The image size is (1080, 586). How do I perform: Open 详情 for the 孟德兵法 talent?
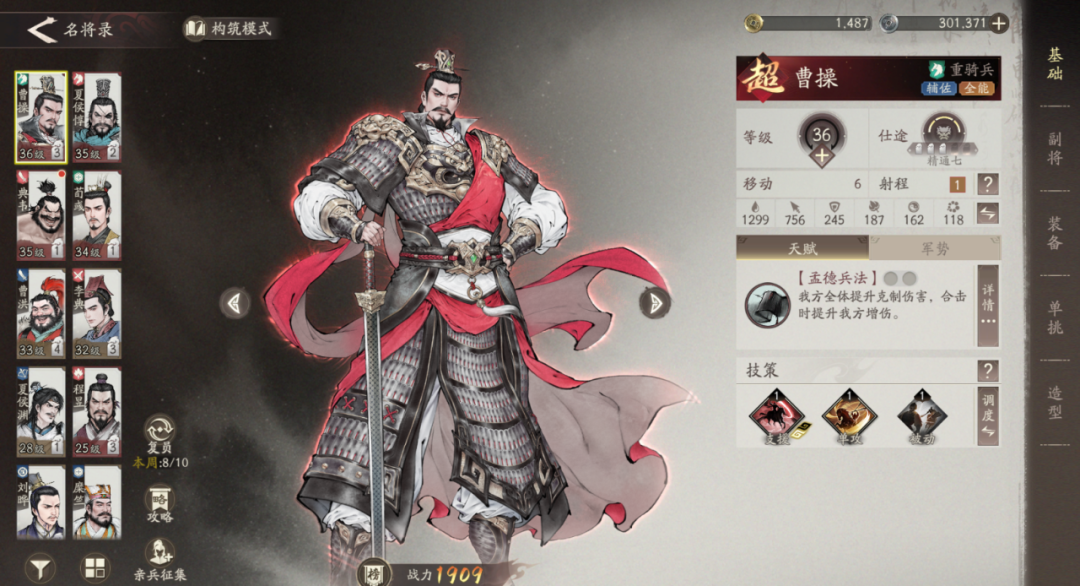[988, 305]
